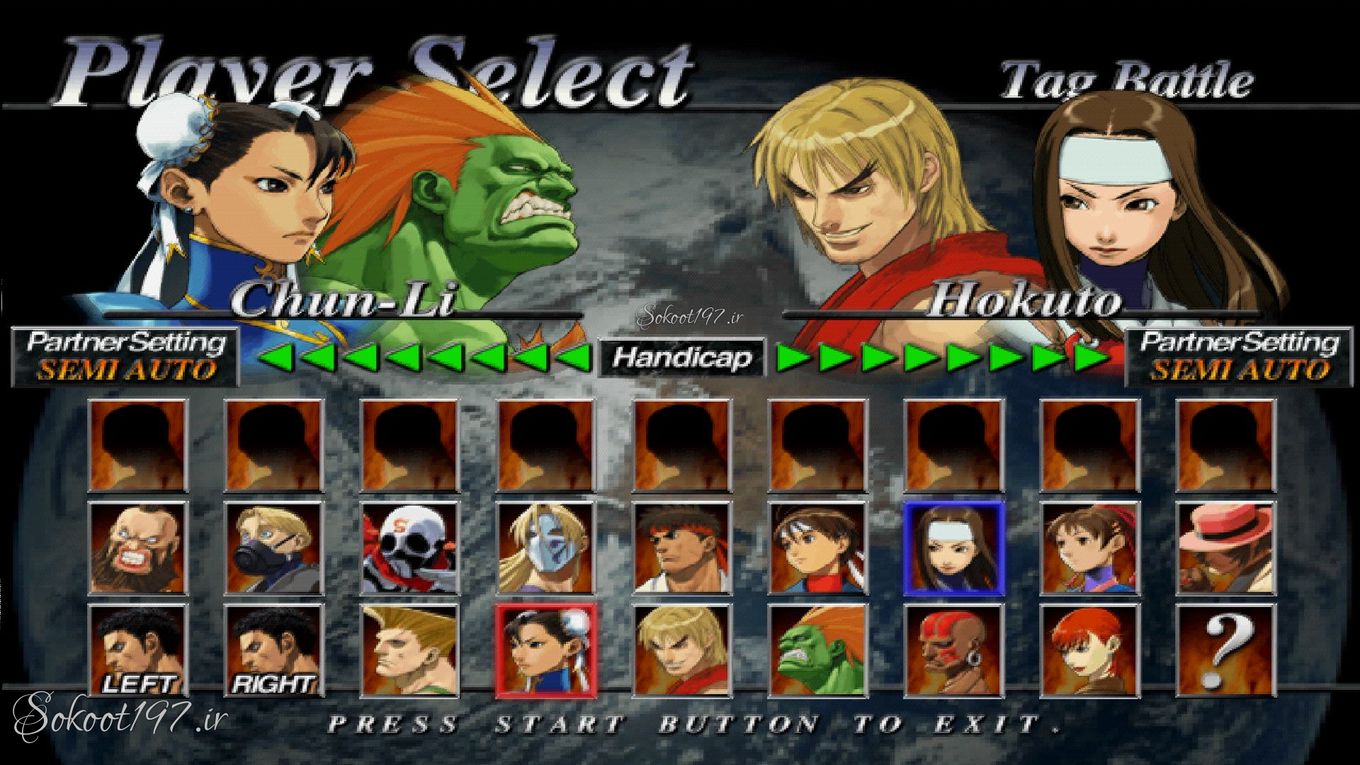
Task: Pick the Skullomania skull-mask tile
Action: (409, 549)
